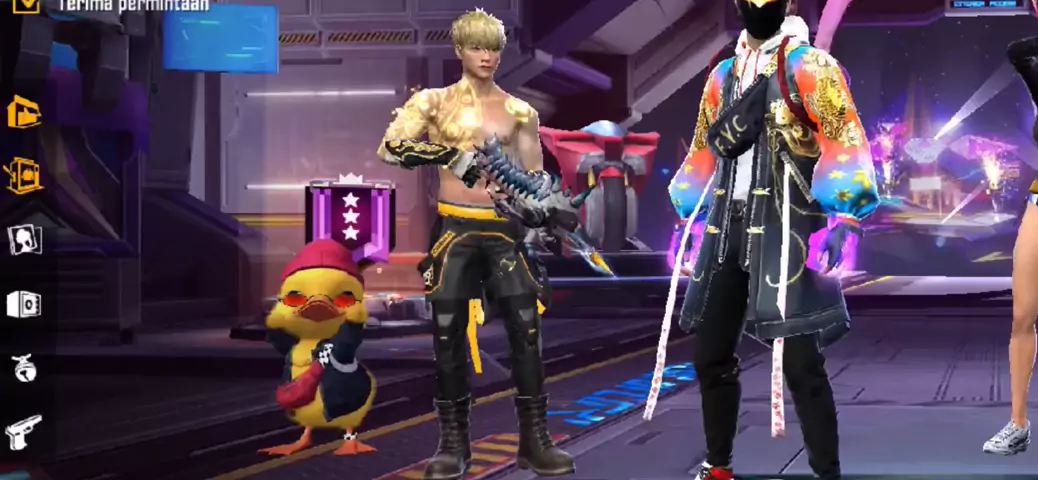Toggle the Terima permintaan checkbox
Image resolution: width=1038 pixels, height=480 pixels.
(27, 5)
